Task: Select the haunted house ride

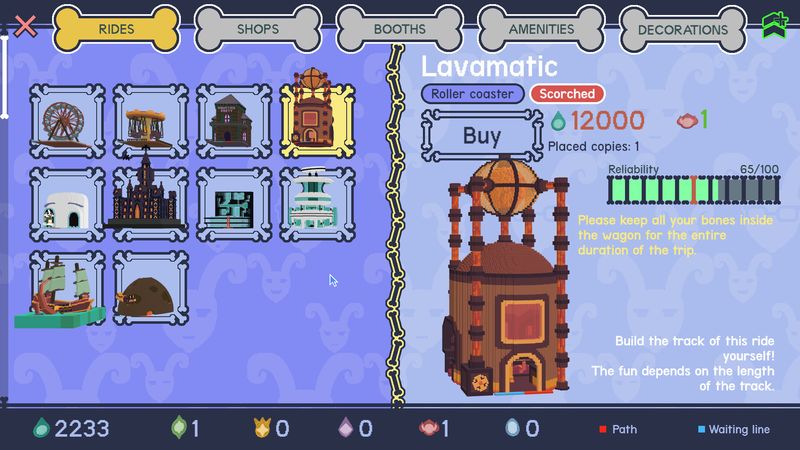Action: 234,120
